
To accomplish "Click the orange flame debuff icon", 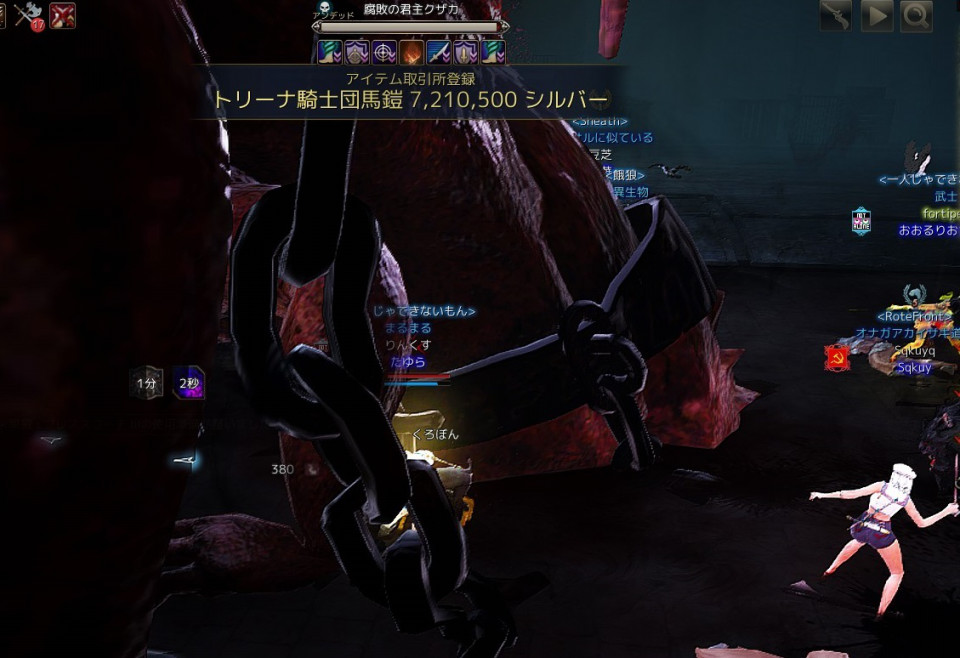I will coord(411,52).
